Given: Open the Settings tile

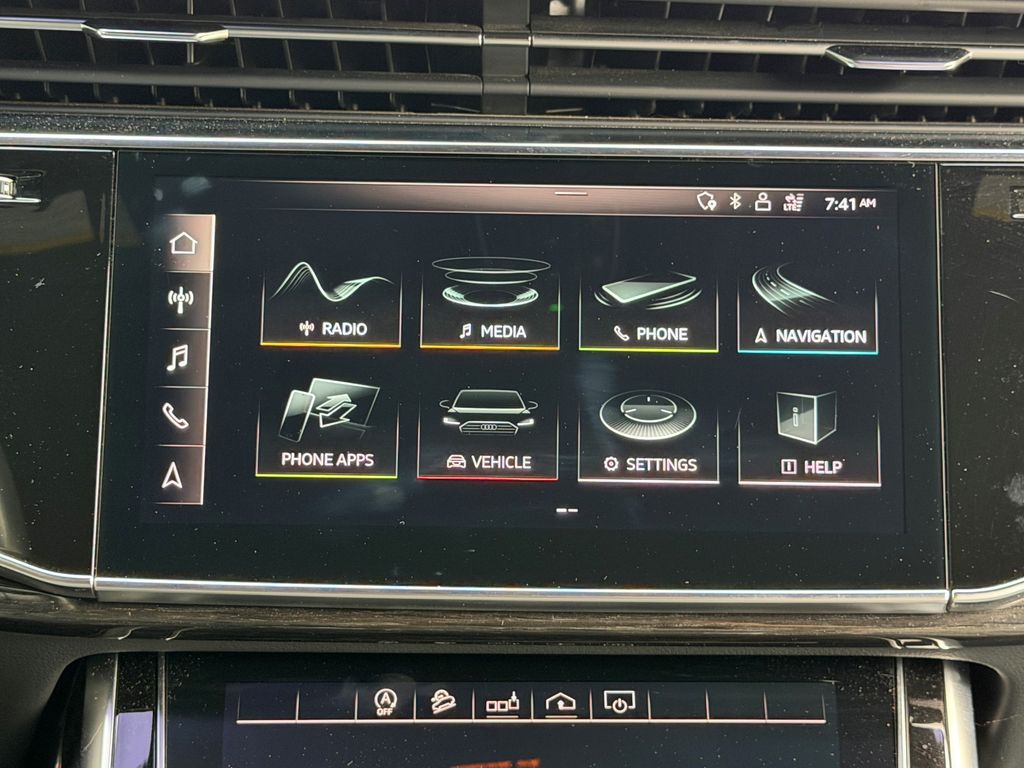Looking at the screenshot, I should click(x=649, y=438).
